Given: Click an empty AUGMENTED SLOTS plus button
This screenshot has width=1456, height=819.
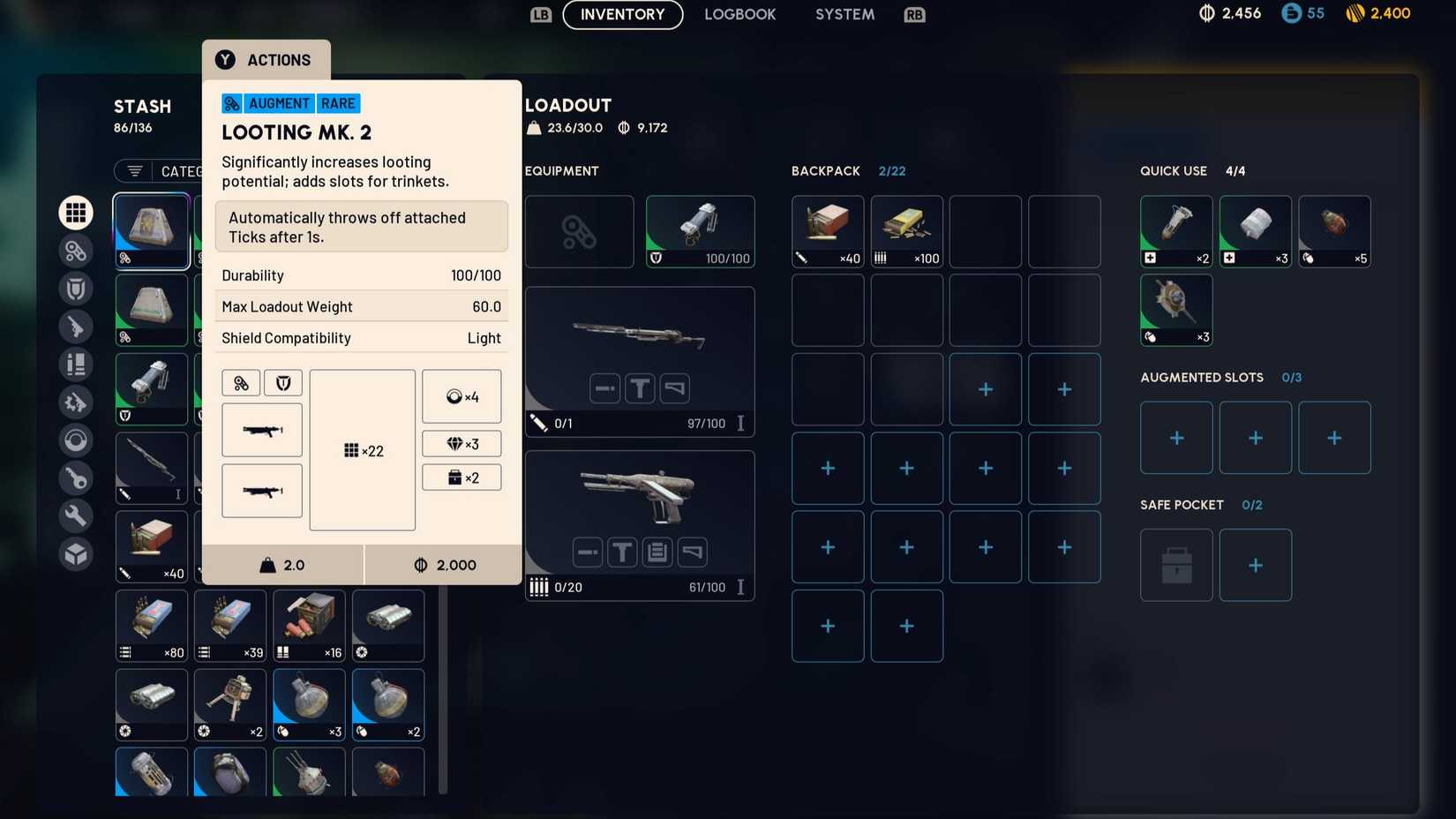Looking at the screenshot, I should click(x=1175, y=437).
